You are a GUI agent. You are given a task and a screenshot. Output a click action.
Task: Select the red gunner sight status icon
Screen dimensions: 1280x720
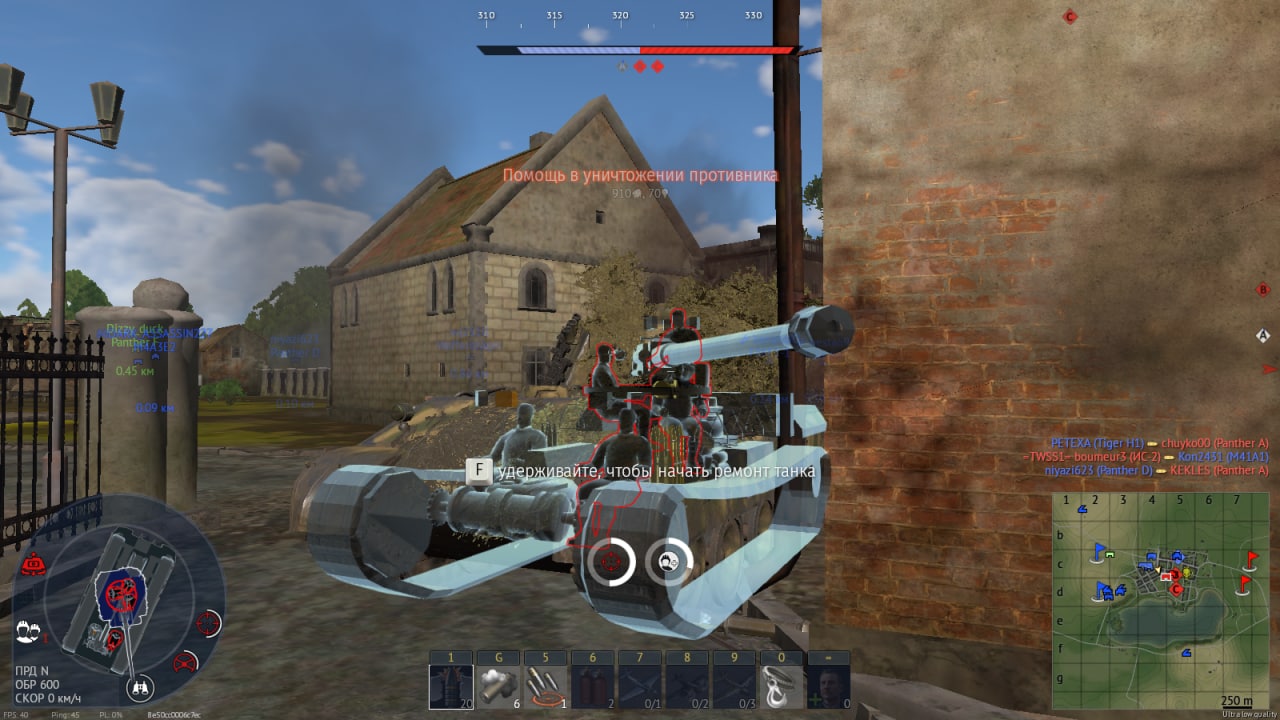click(209, 622)
